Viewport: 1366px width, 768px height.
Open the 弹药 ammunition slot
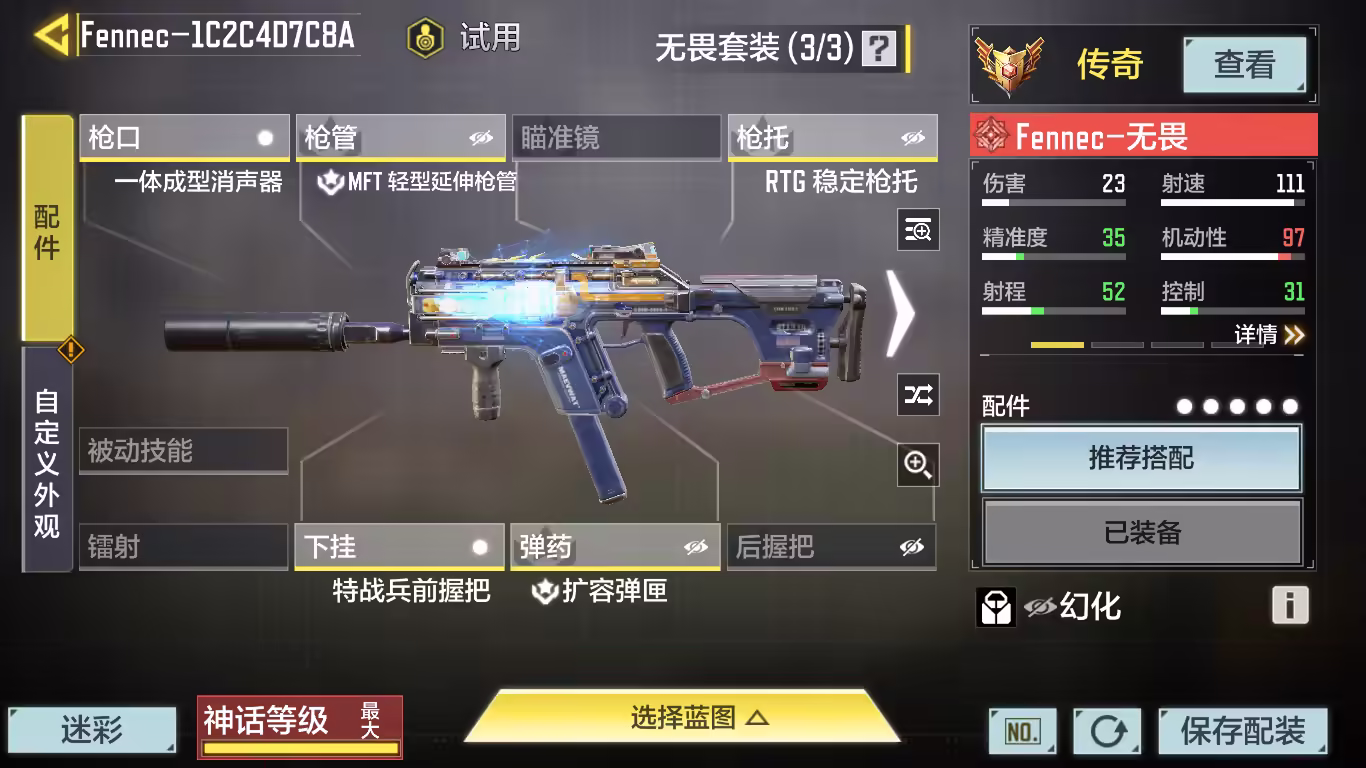click(x=615, y=547)
